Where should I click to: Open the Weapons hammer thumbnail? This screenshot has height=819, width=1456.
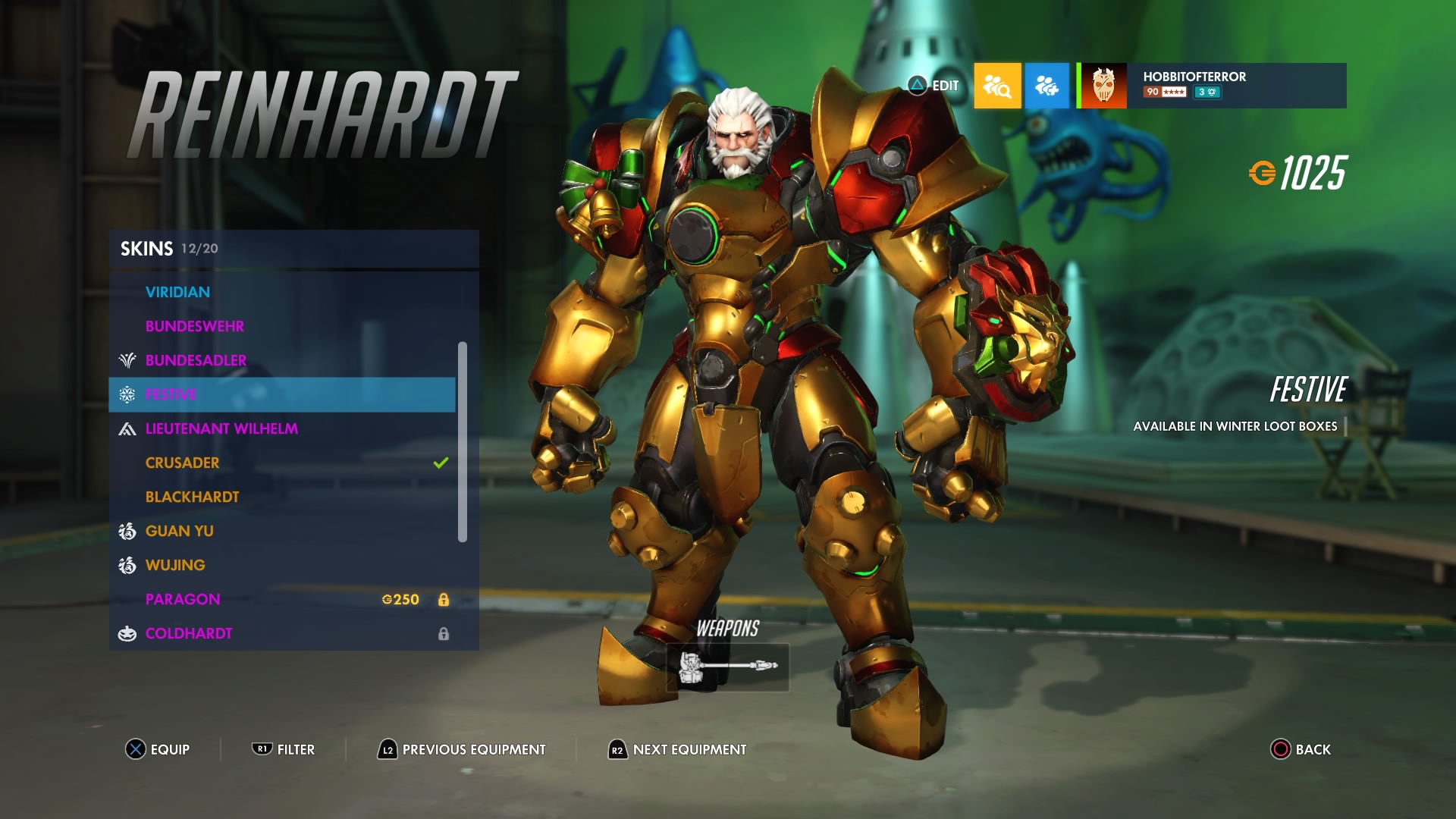click(x=727, y=667)
